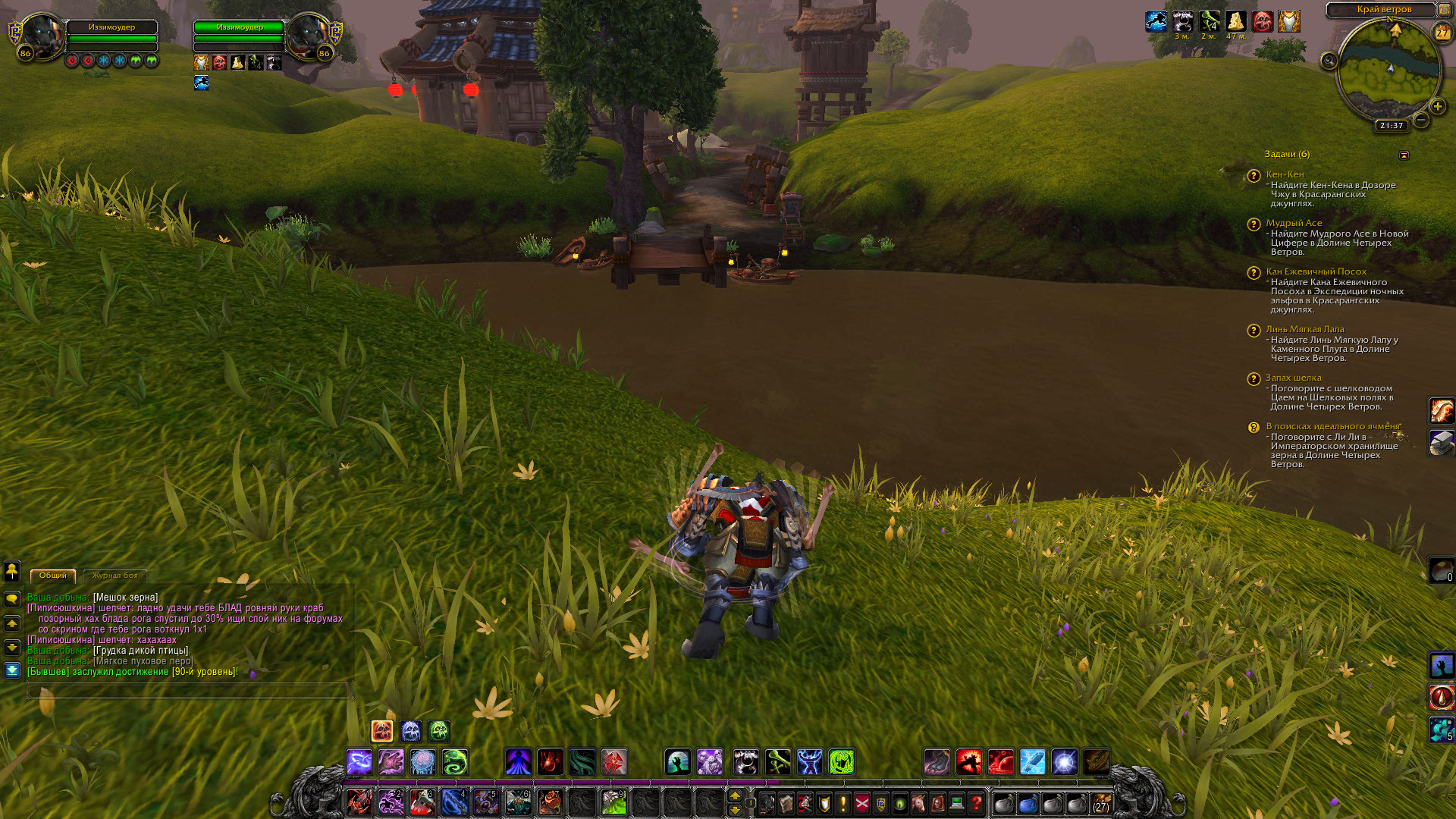Select the Общий chat tab

[x=53, y=576]
